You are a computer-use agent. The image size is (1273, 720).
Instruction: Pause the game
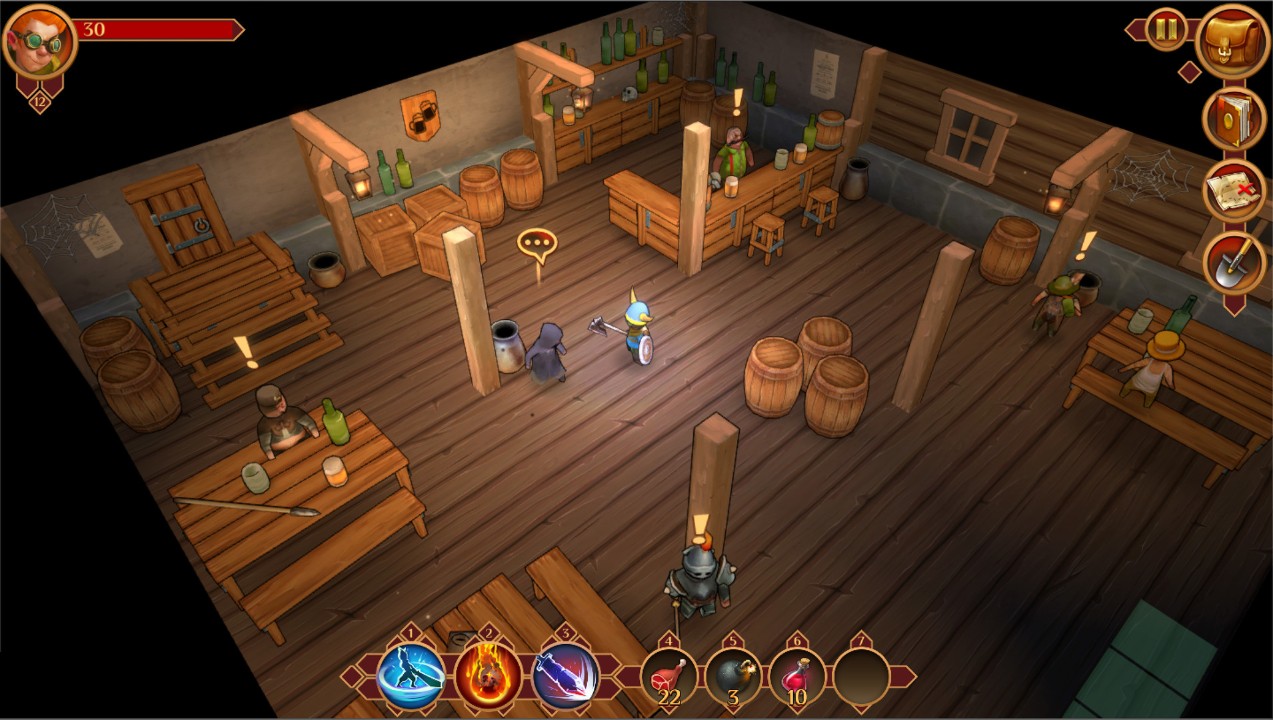click(x=1166, y=29)
